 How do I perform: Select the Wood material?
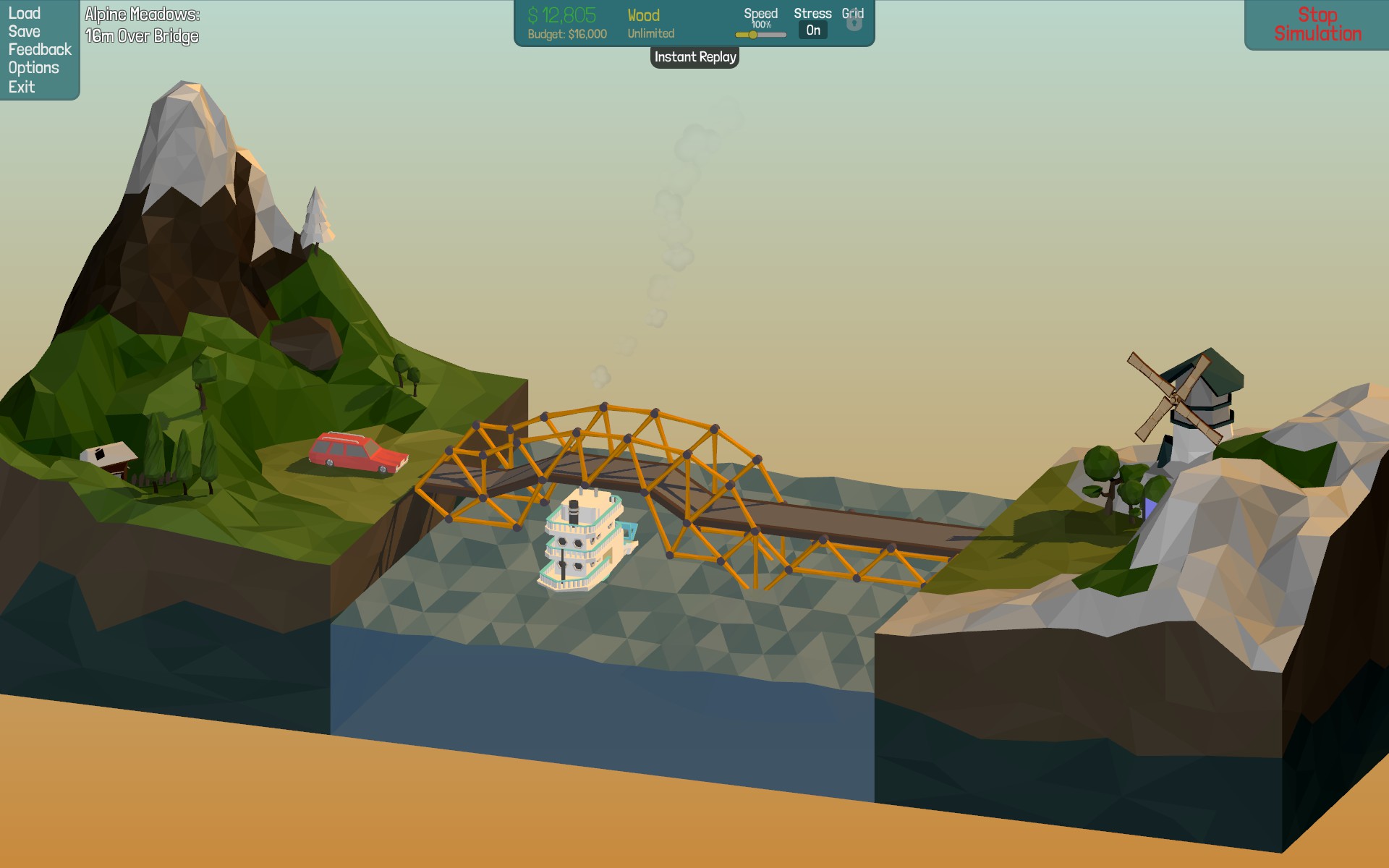coord(644,16)
